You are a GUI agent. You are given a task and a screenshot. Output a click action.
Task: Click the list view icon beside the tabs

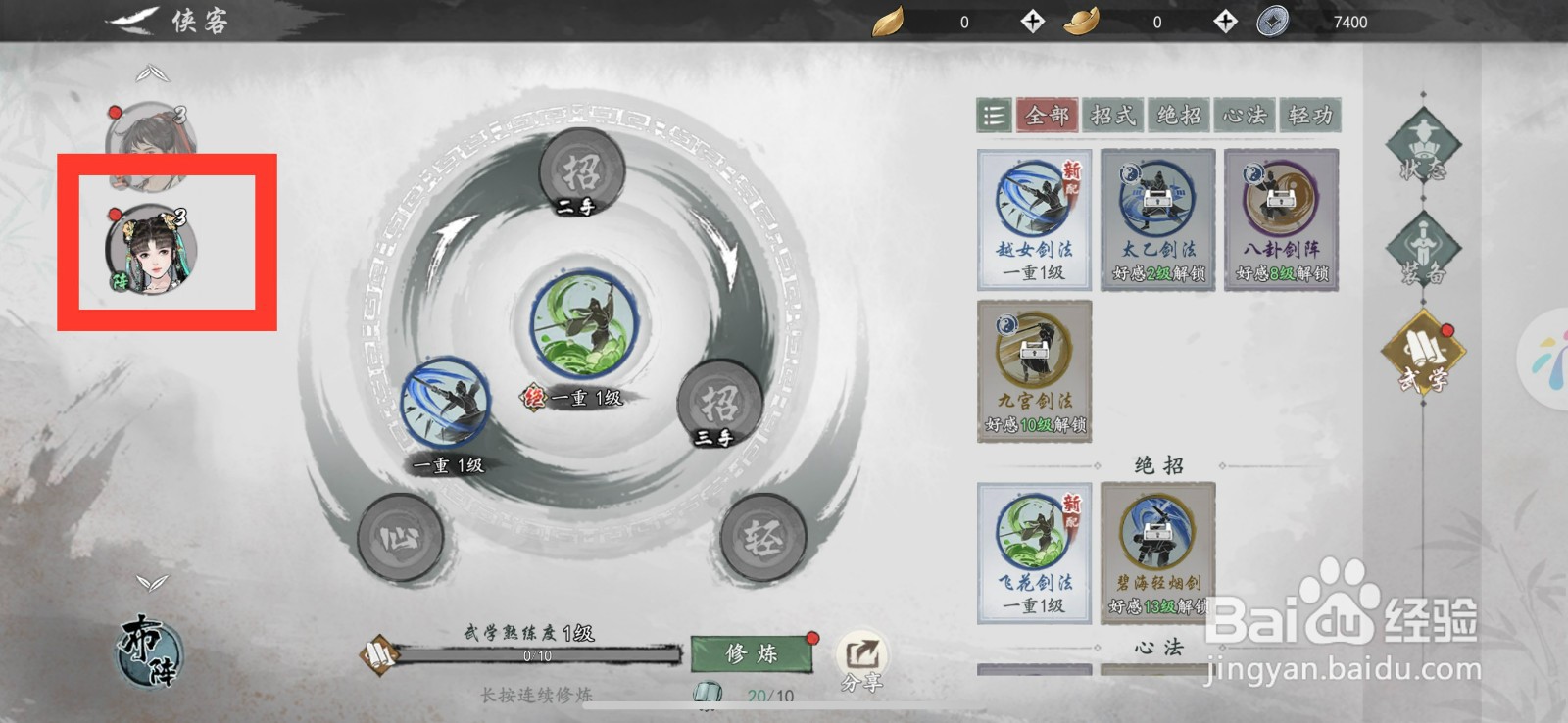tap(992, 116)
